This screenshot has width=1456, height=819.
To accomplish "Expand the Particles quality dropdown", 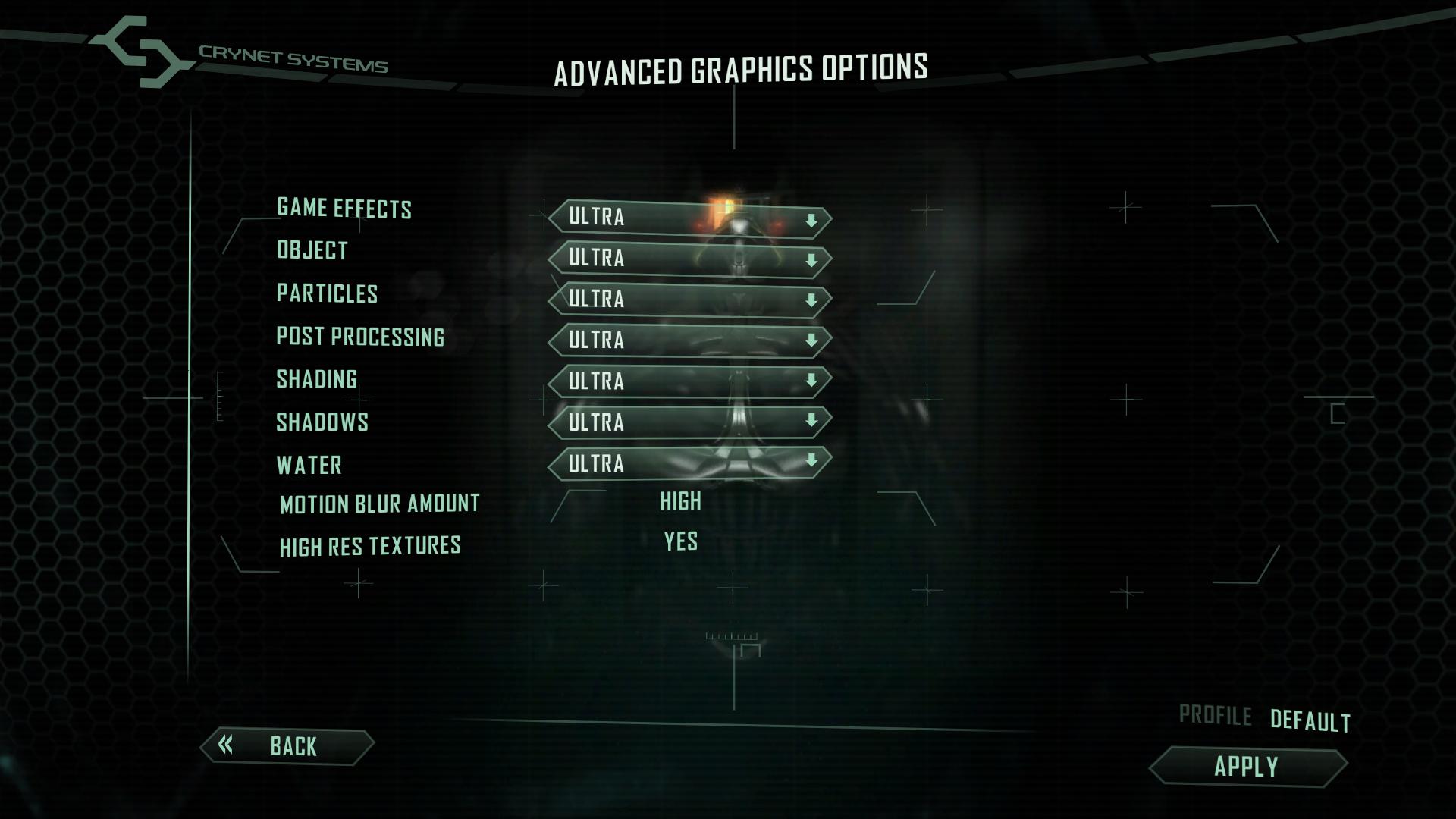I will (x=689, y=300).
